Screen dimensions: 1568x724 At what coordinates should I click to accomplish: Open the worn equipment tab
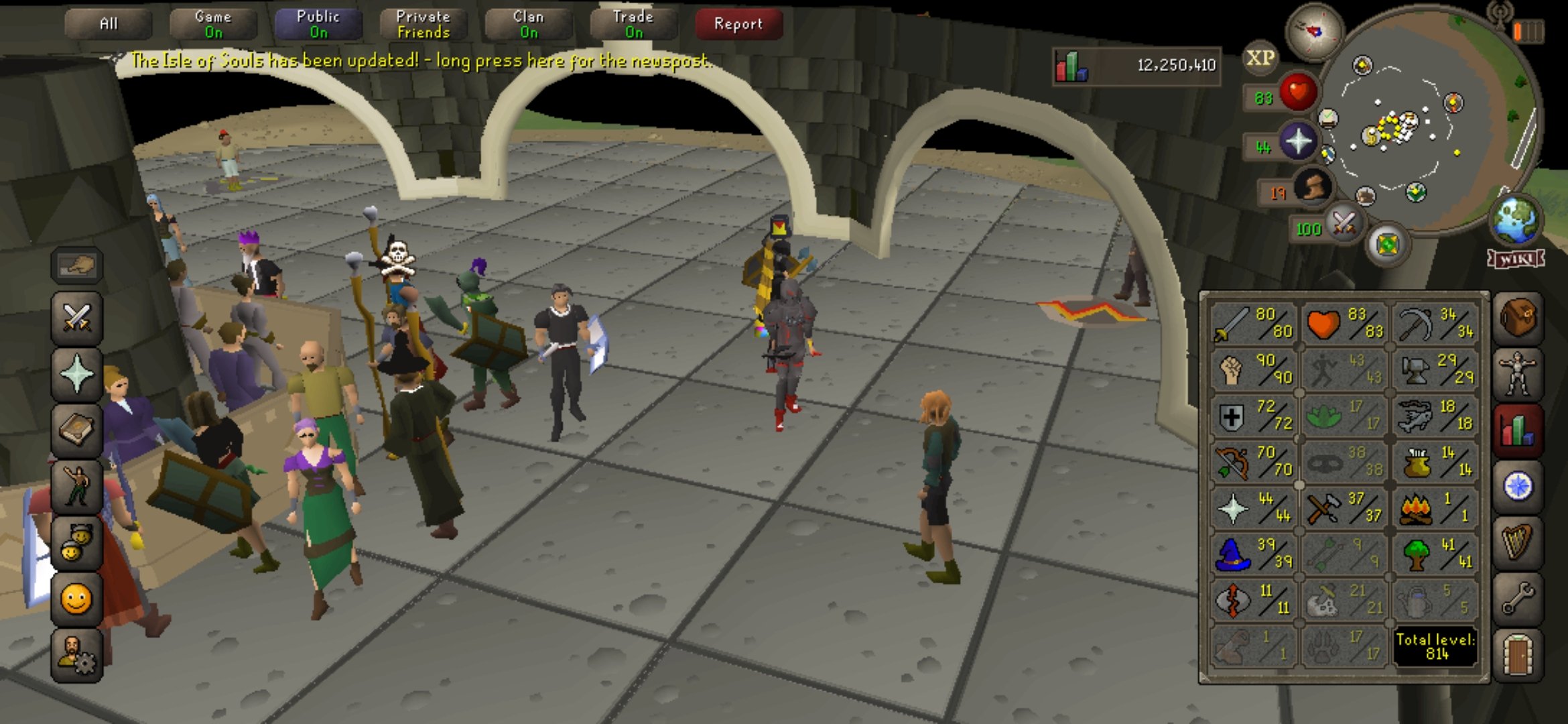[x=1518, y=373]
